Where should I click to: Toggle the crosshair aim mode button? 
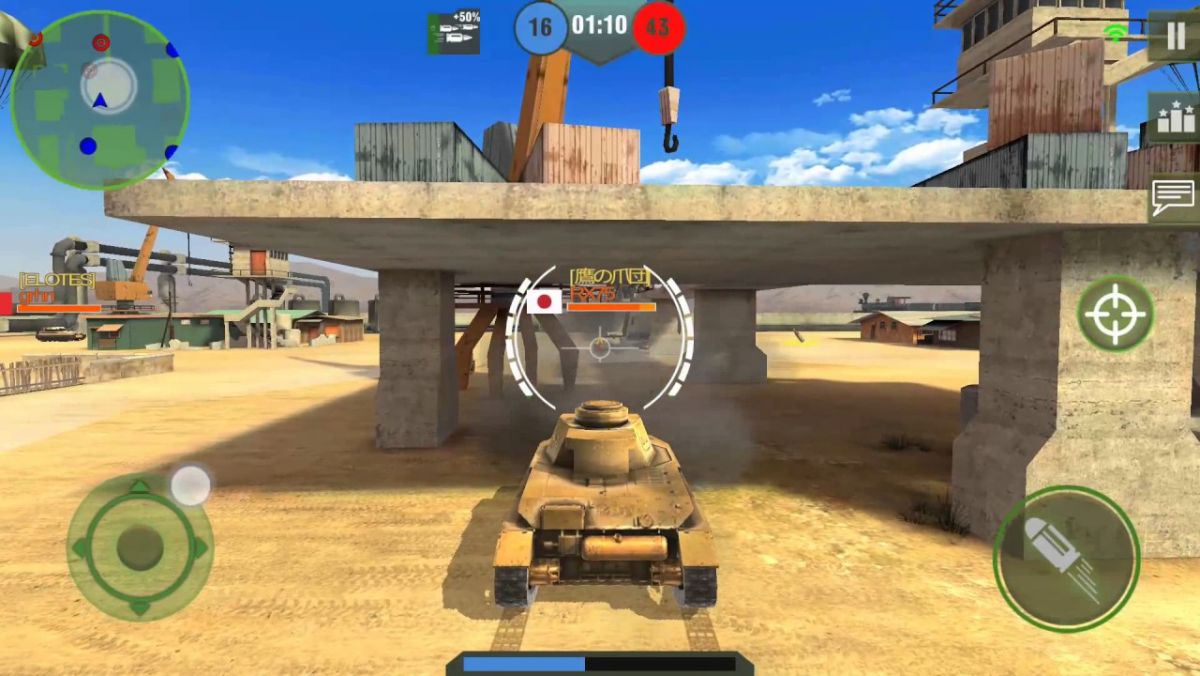(1115, 313)
